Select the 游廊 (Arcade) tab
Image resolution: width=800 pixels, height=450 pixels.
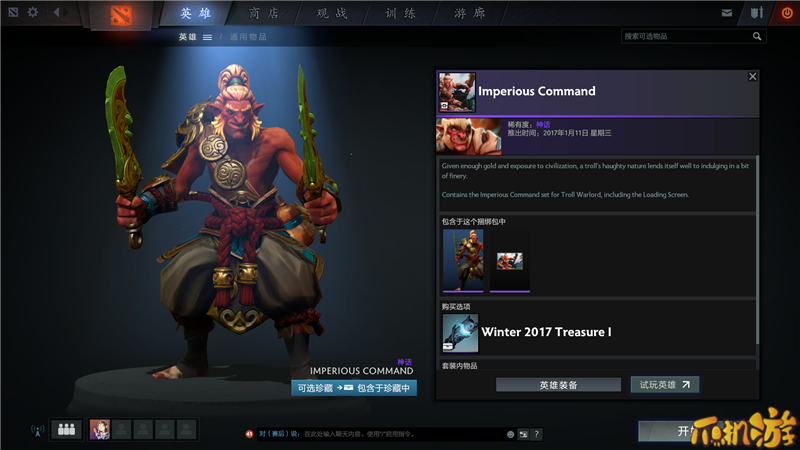click(x=470, y=13)
